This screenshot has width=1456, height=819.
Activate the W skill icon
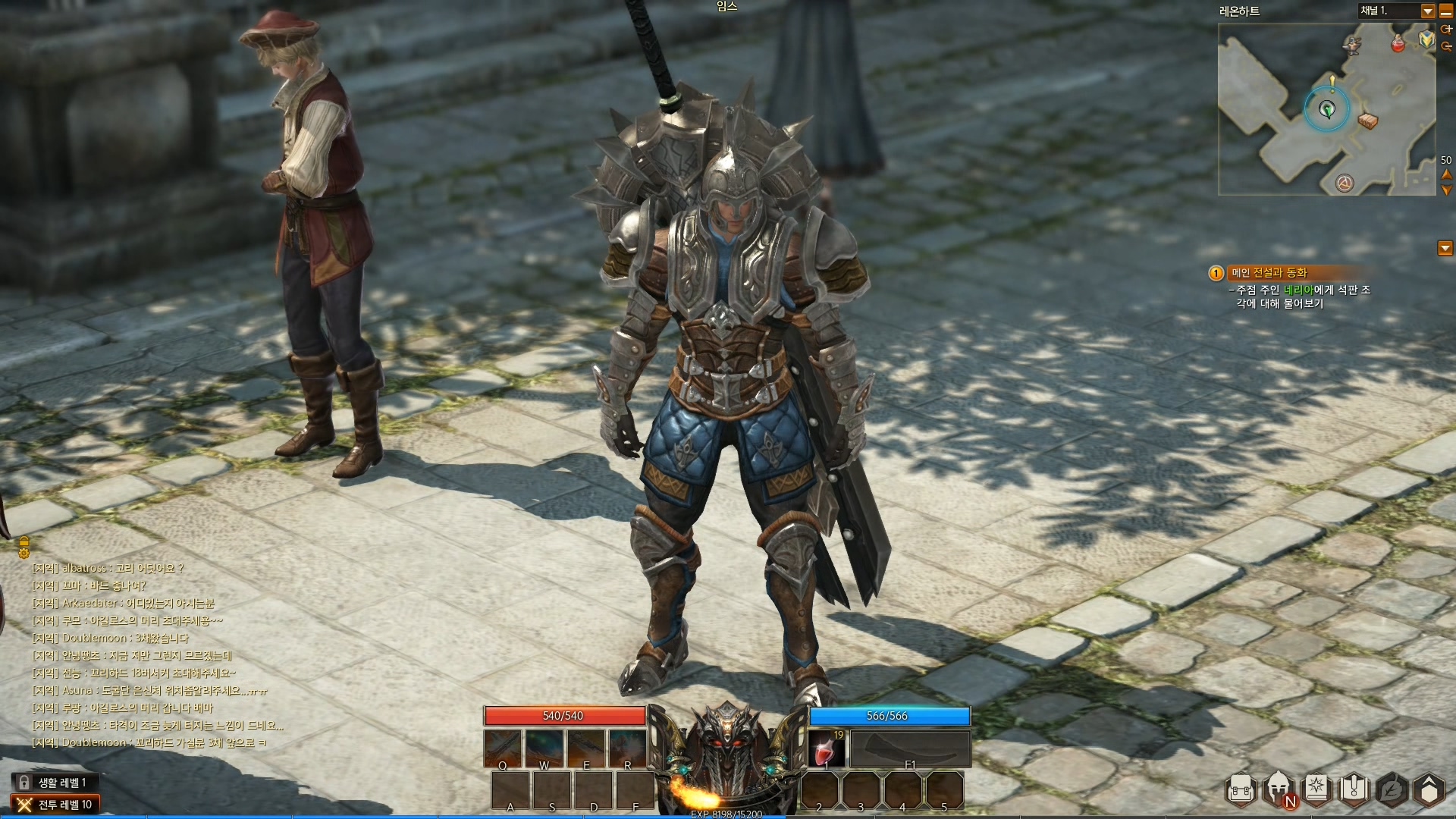click(544, 748)
